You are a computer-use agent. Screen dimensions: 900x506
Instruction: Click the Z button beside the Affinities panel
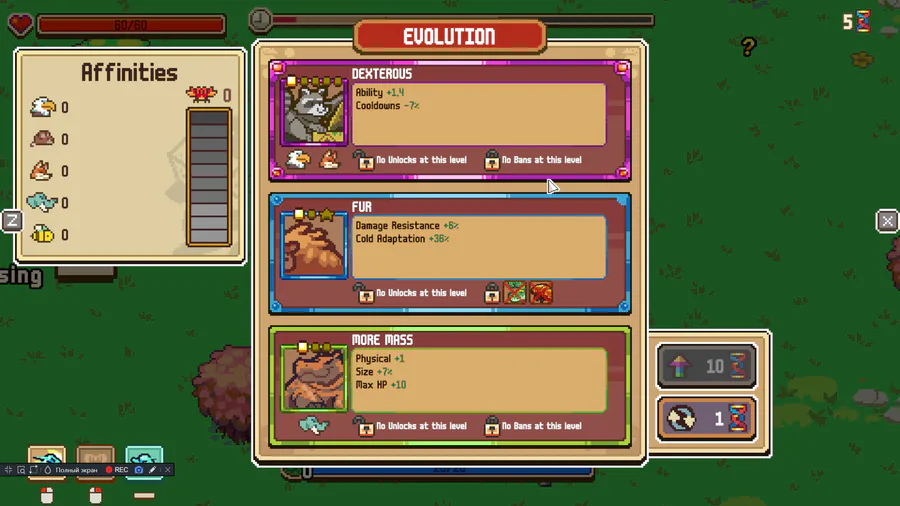pyautogui.click(x=12, y=221)
